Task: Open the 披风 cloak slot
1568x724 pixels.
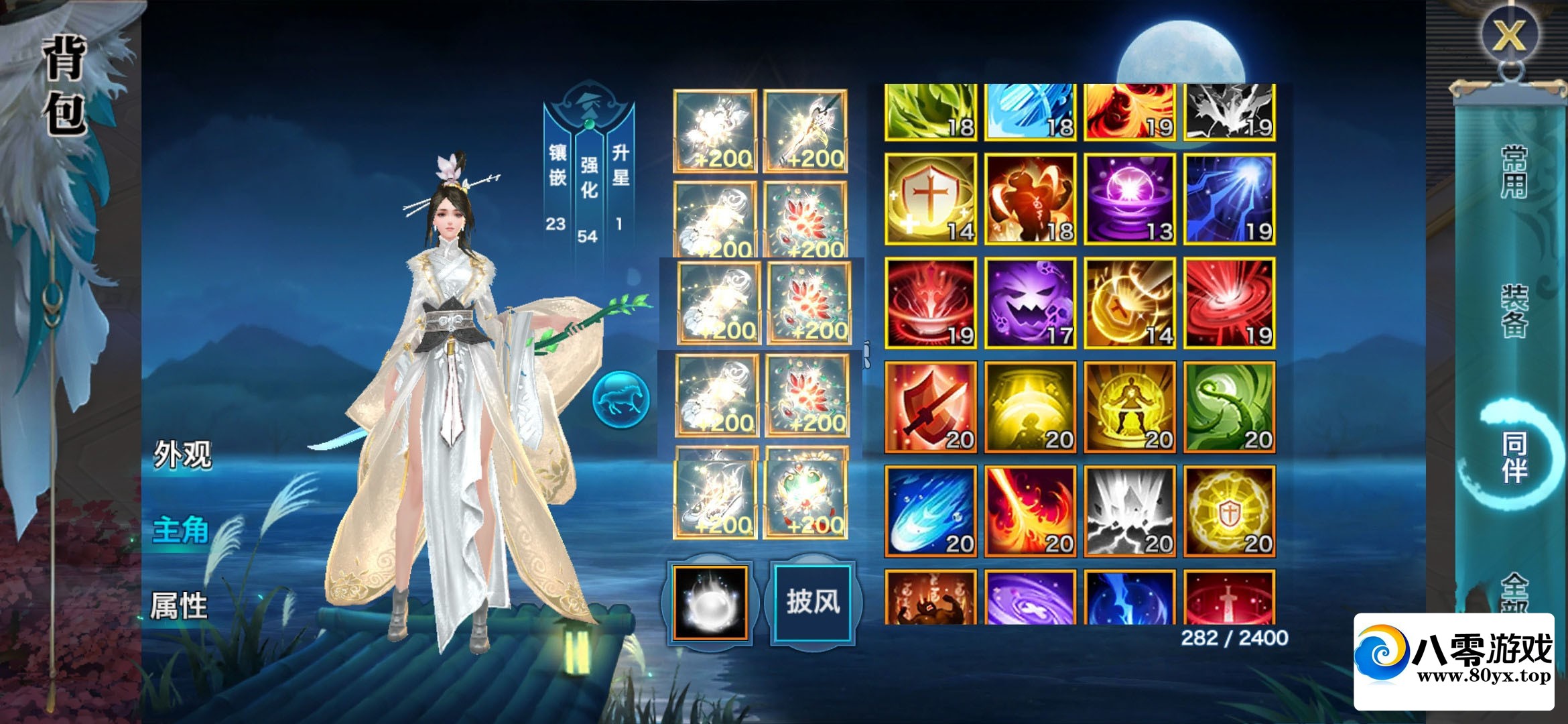Action: click(x=813, y=601)
